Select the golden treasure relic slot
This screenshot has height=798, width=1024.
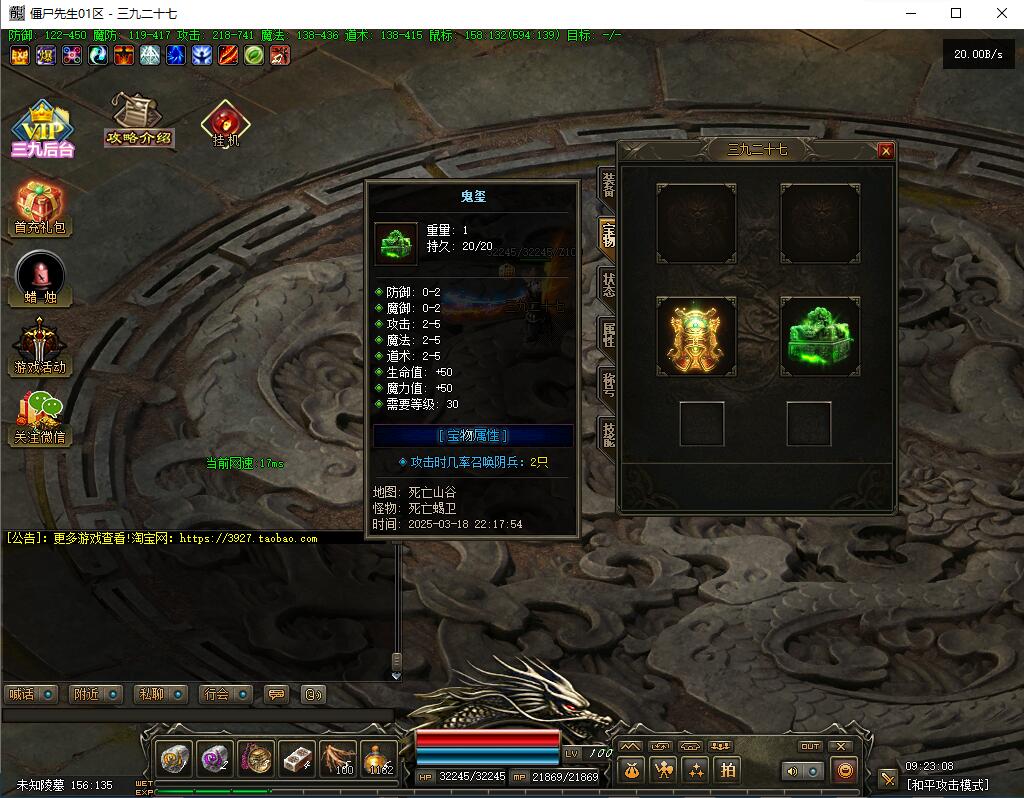[696, 336]
